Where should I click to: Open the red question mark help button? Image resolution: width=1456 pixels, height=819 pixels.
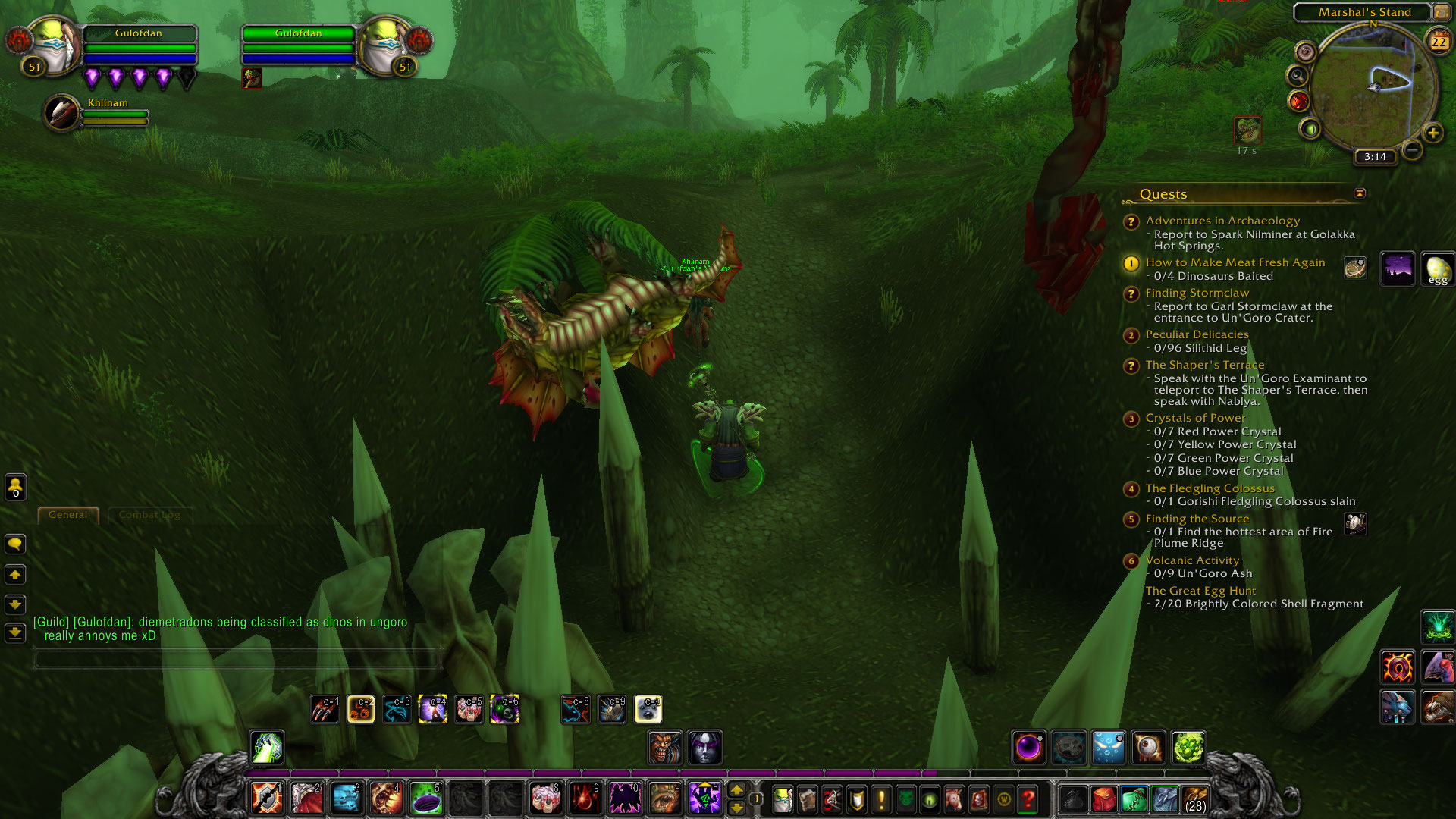(1028, 799)
